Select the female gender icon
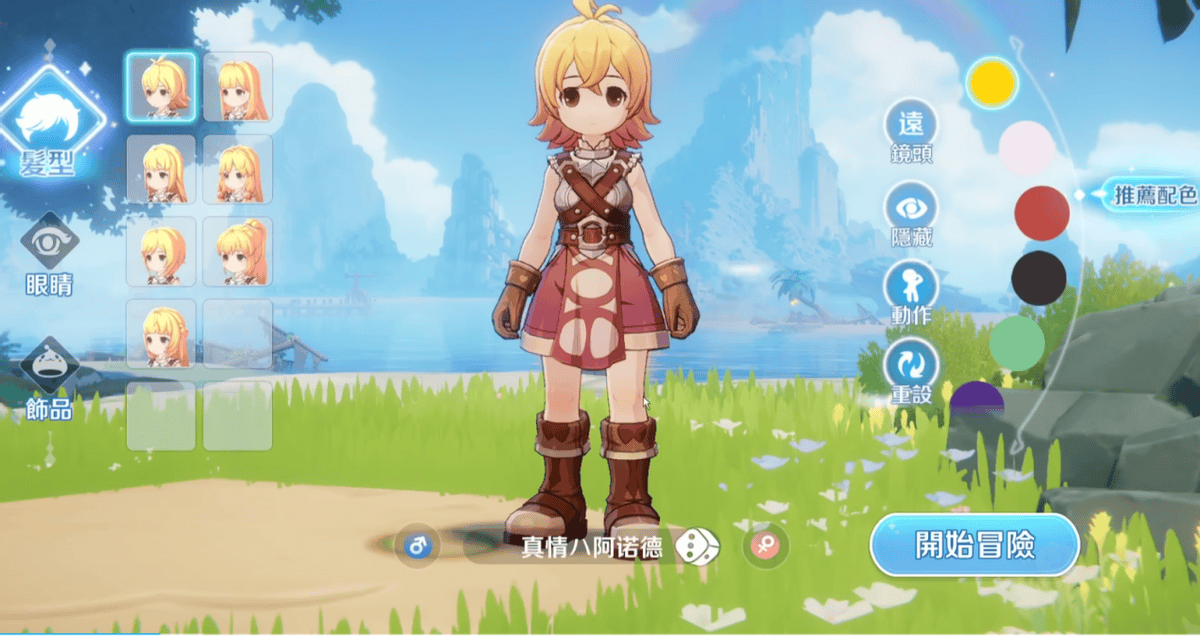This screenshot has height=636, width=1200. (x=766, y=546)
